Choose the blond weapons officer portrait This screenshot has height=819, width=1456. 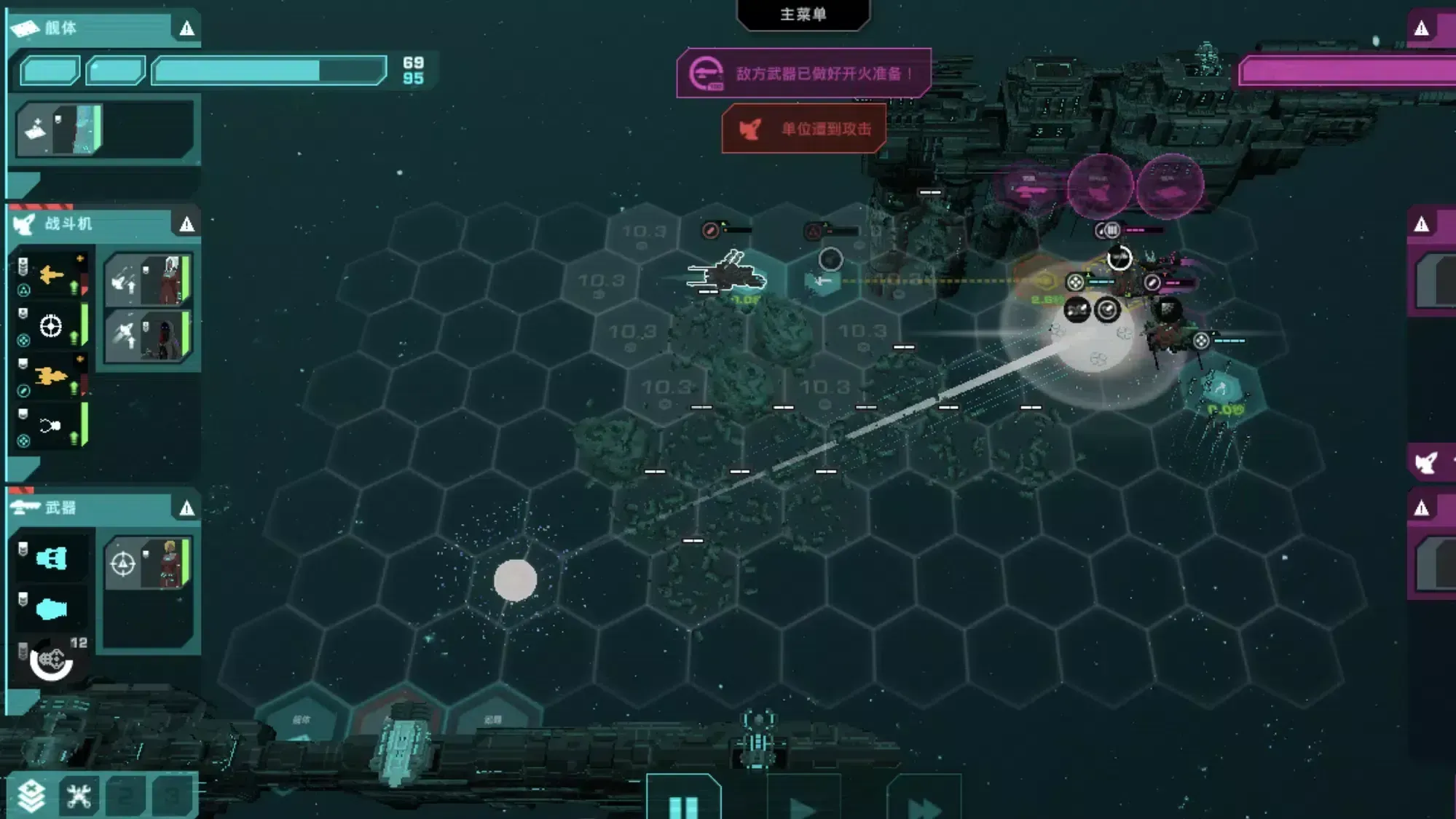tap(149, 563)
